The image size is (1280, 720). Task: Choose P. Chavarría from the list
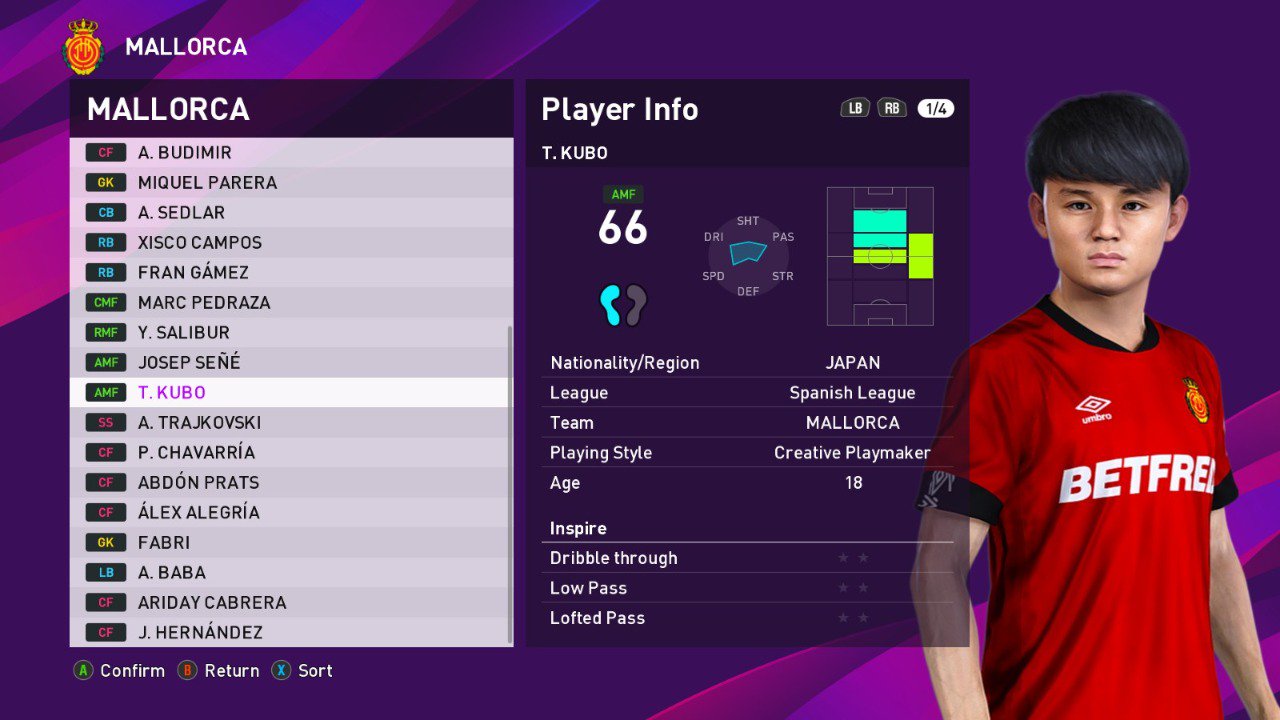290,453
